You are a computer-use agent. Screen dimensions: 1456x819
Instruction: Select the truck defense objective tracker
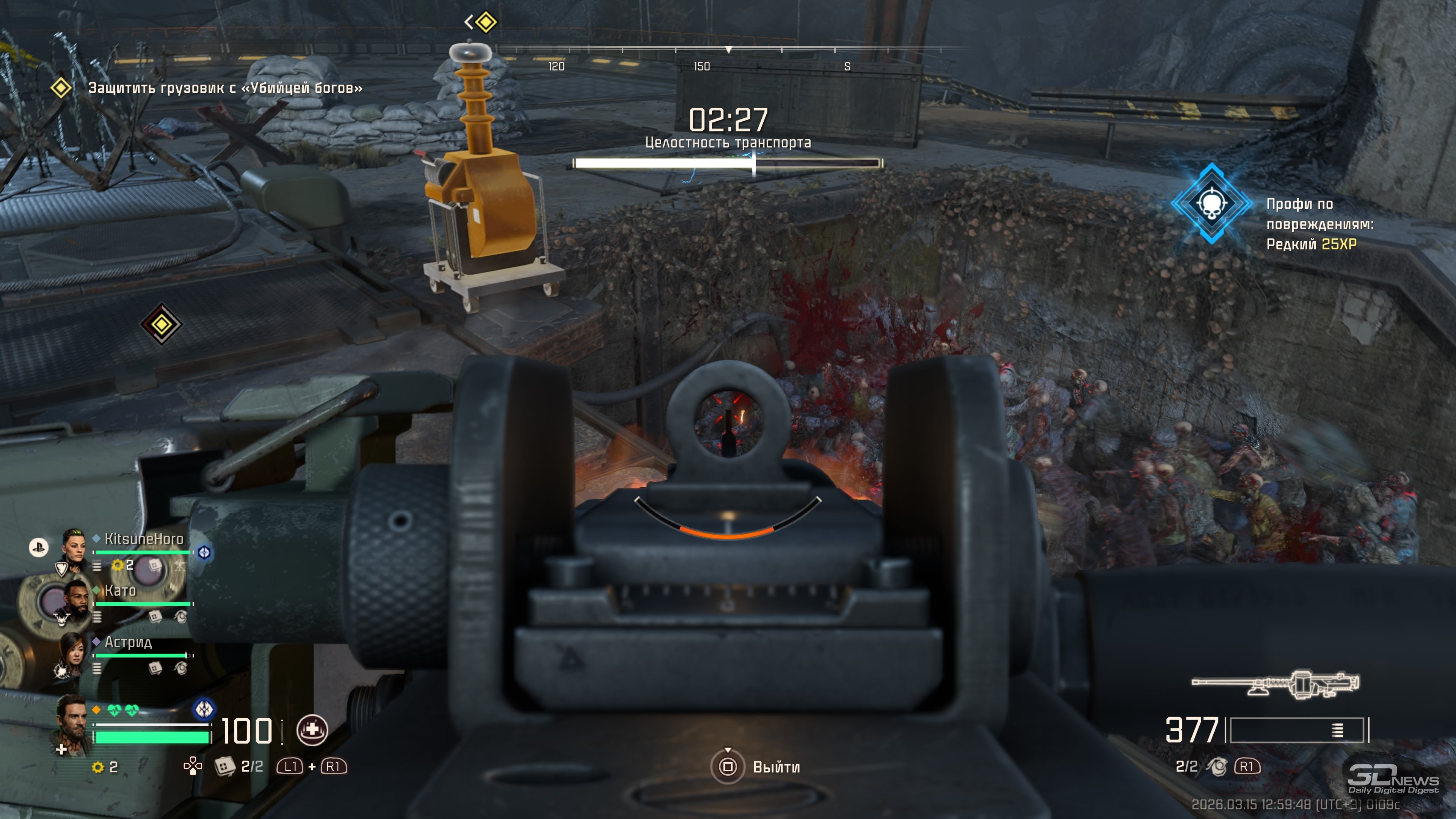point(224,88)
